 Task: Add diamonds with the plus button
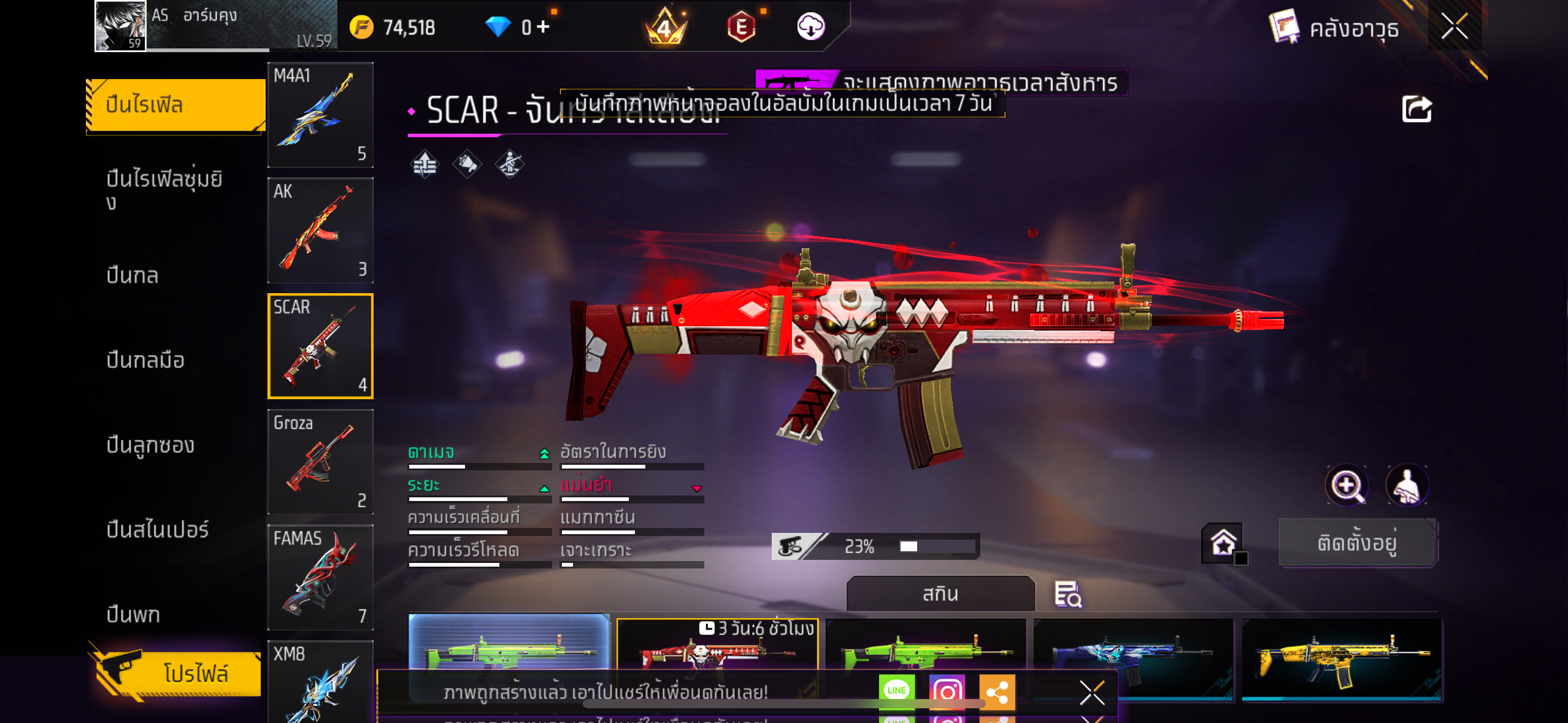click(x=543, y=26)
